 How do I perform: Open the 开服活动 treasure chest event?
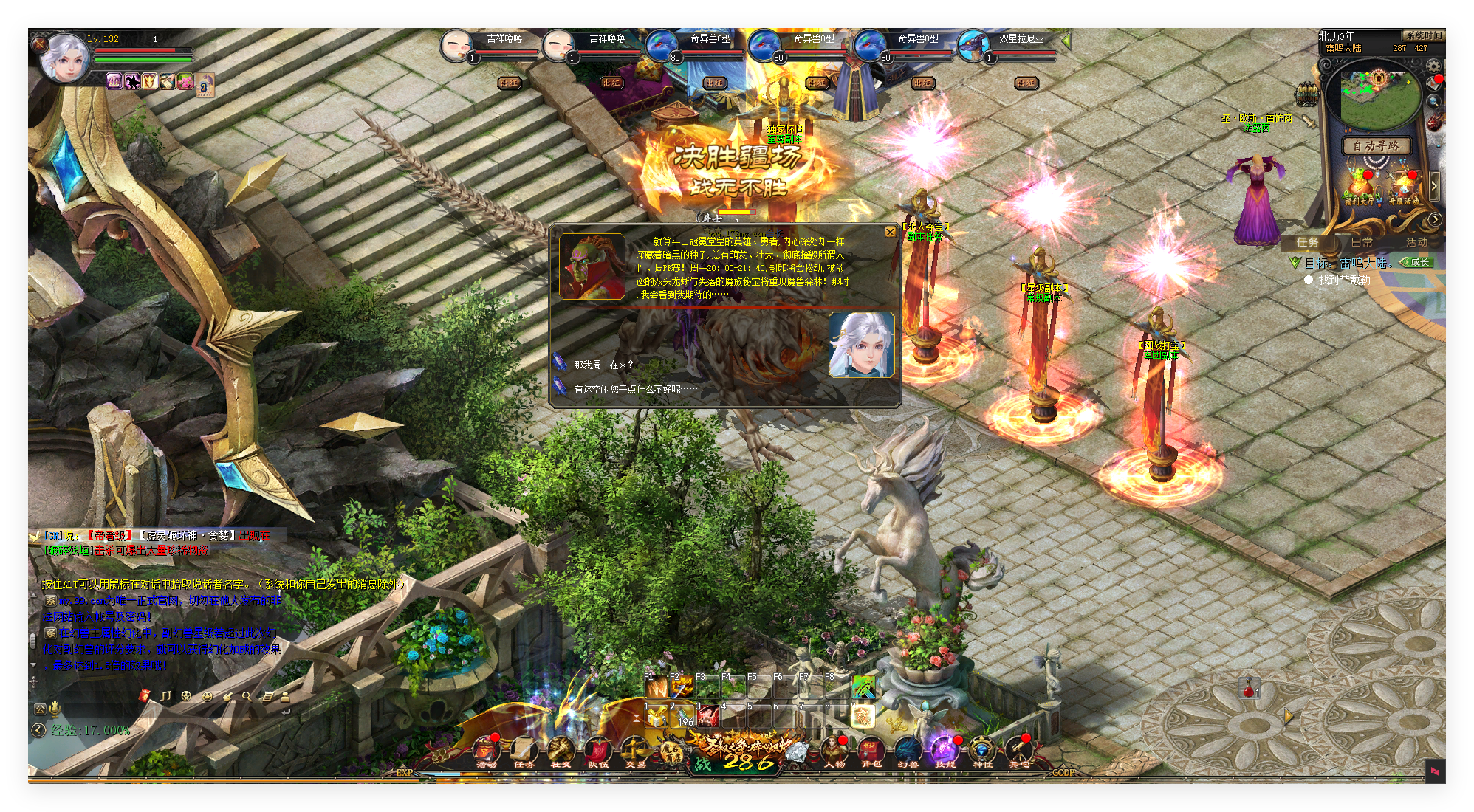[1403, 188]
